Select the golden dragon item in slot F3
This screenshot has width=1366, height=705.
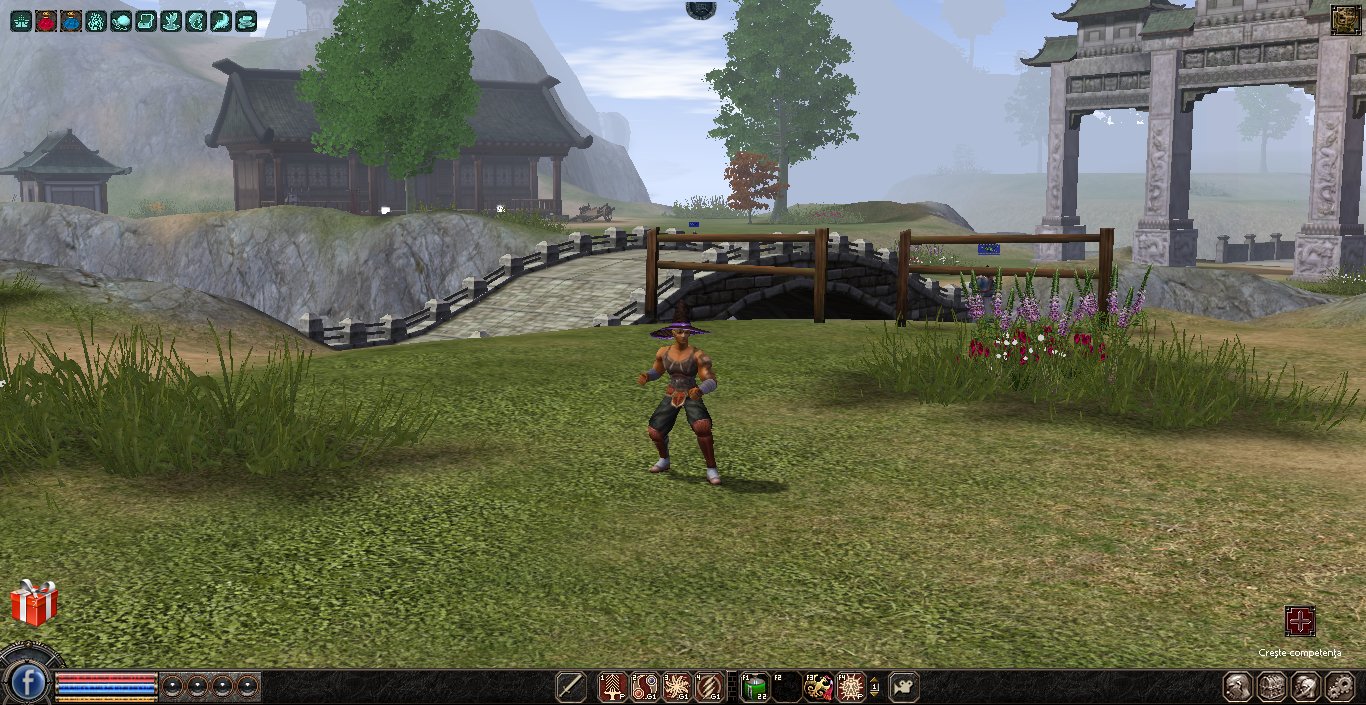(819, 687)
